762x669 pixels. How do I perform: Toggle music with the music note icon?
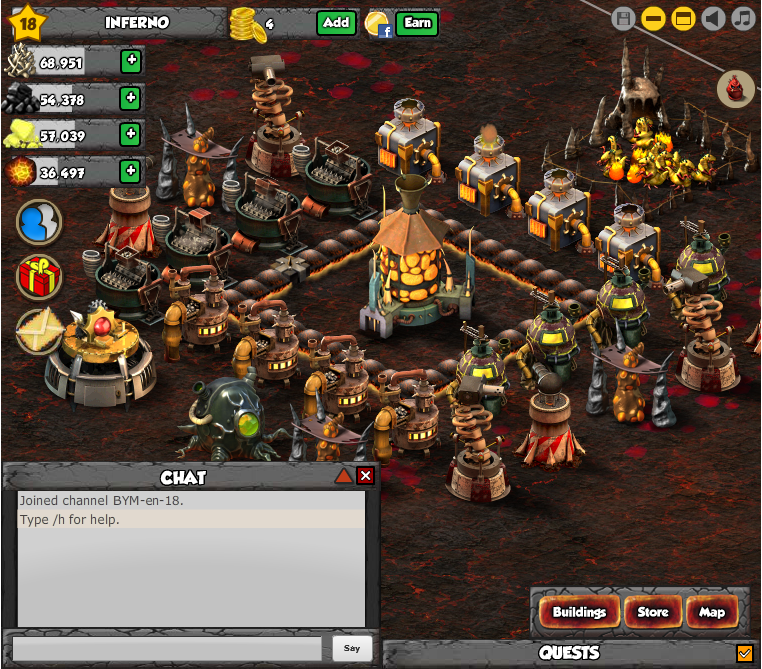pyautogui.click(x=742, y=18)
